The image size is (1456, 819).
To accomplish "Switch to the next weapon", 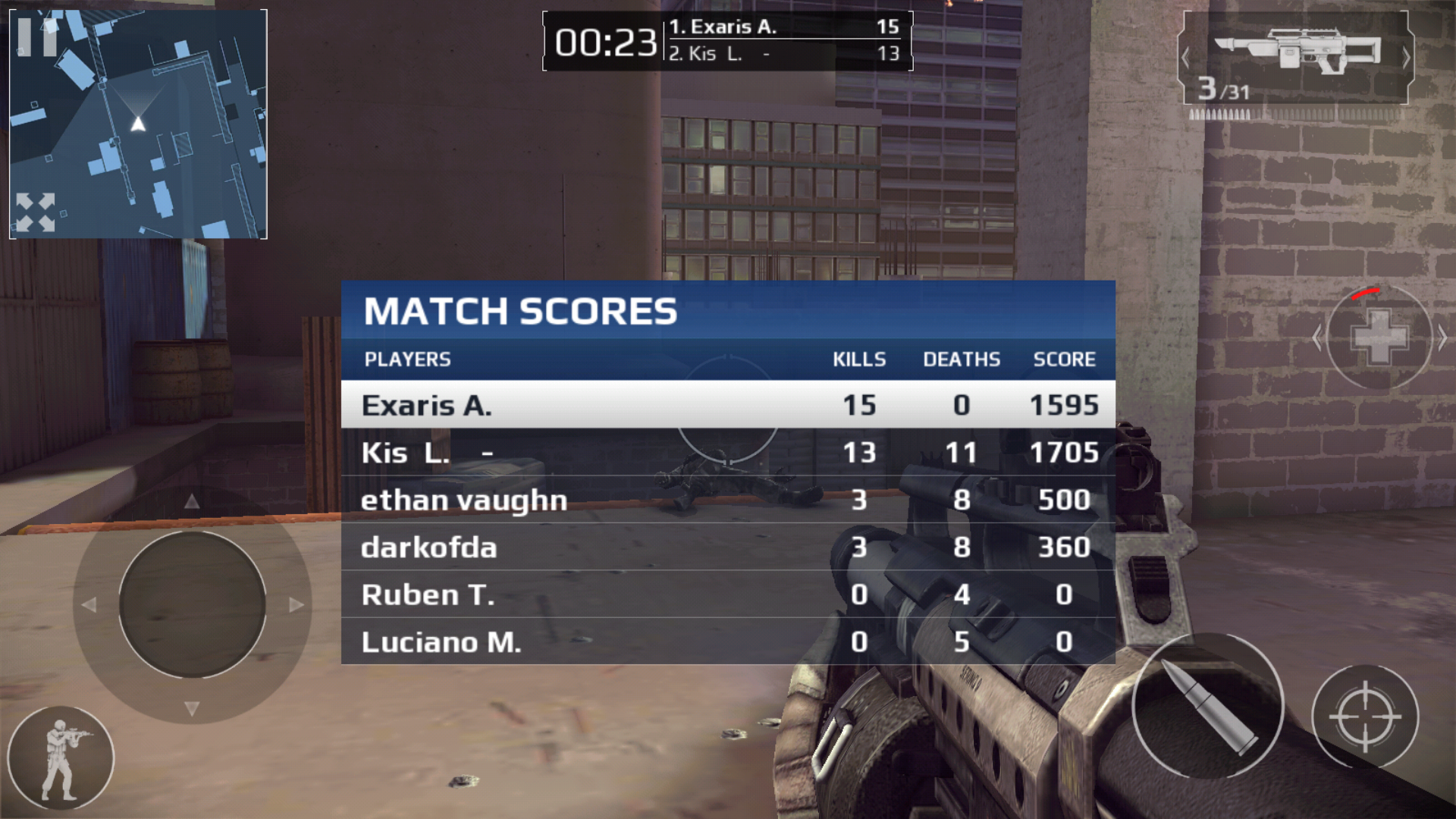I will click(x=1405, y=58).
